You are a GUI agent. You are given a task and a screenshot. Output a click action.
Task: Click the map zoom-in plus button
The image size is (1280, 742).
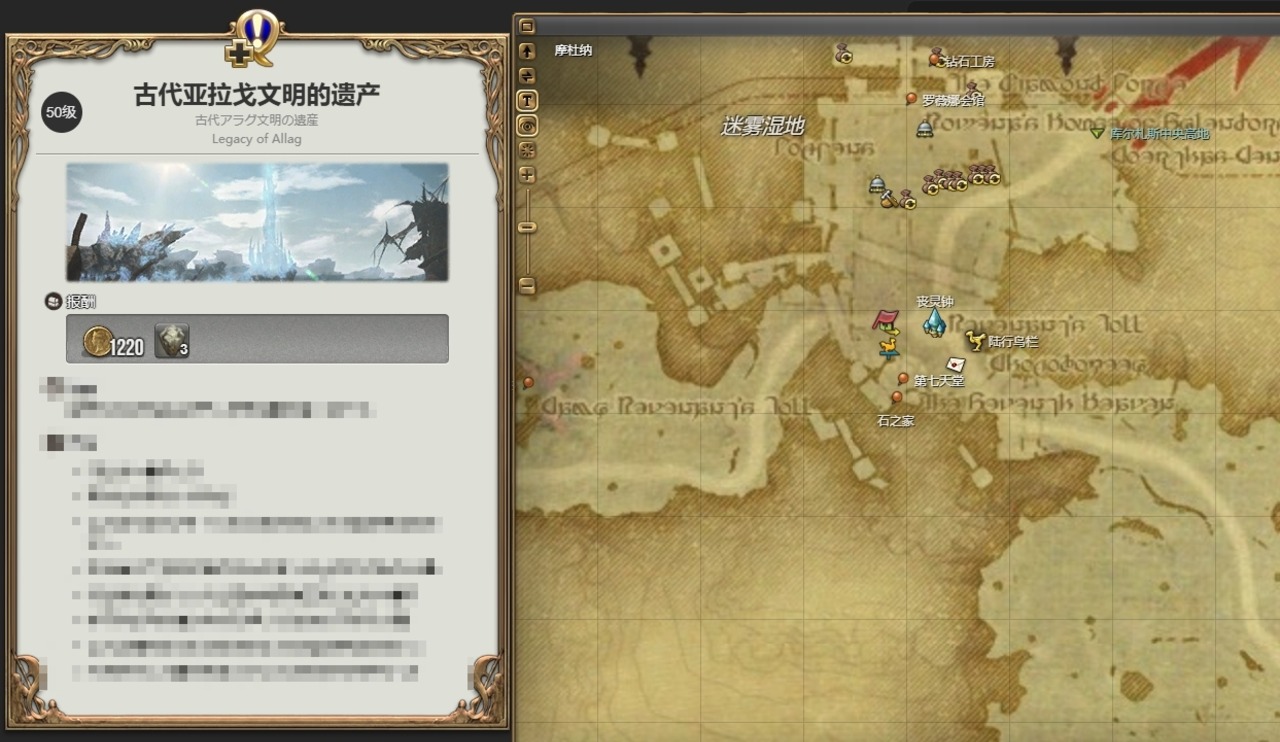point(527,175)
